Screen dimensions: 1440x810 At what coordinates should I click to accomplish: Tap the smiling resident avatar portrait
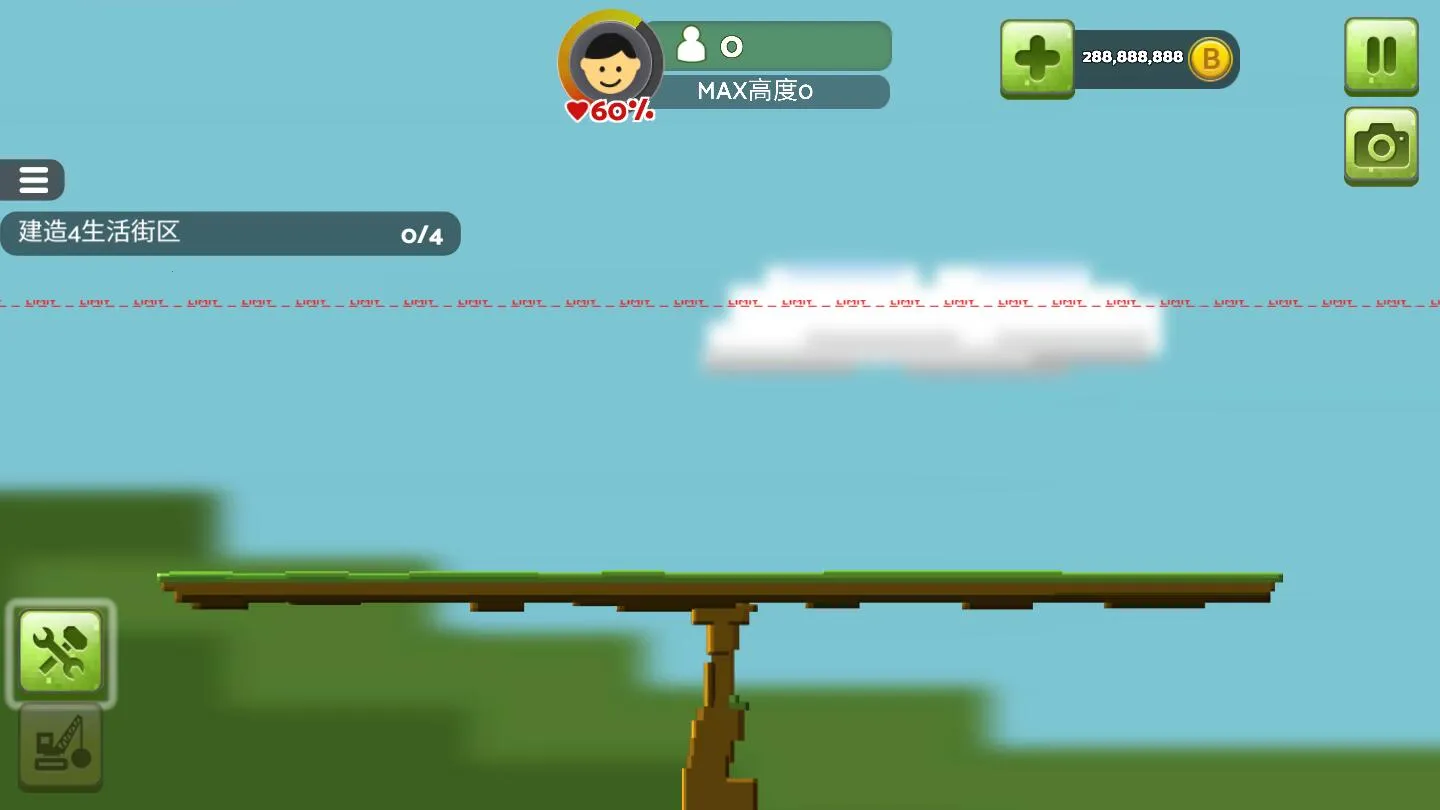tap(610, 62)
